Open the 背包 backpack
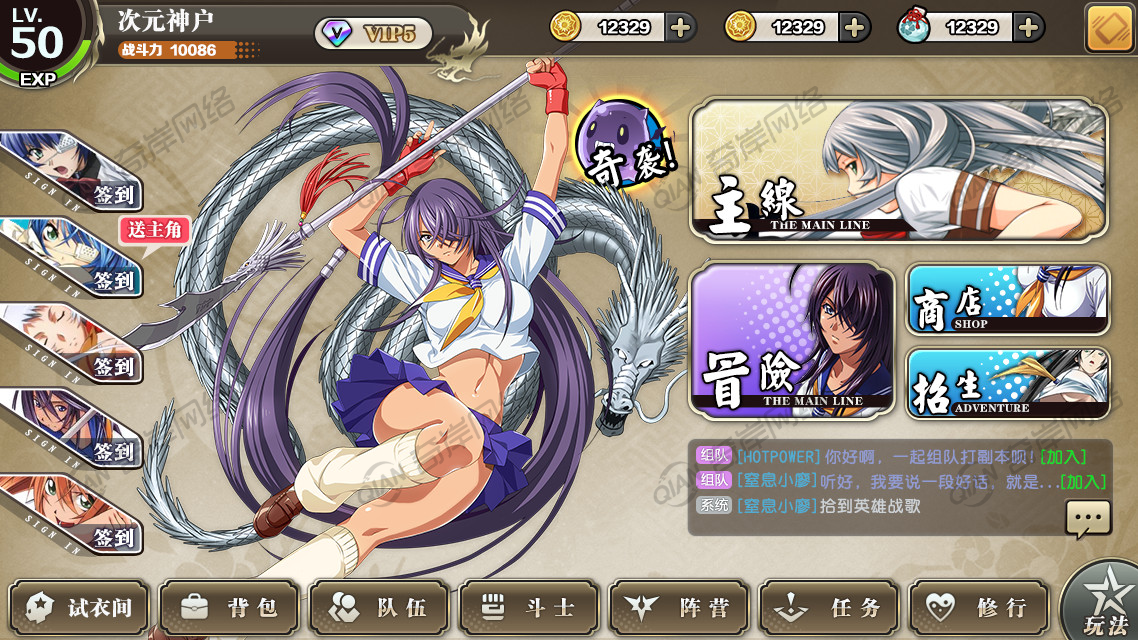 pyautogui.click(x=229, y=607)
